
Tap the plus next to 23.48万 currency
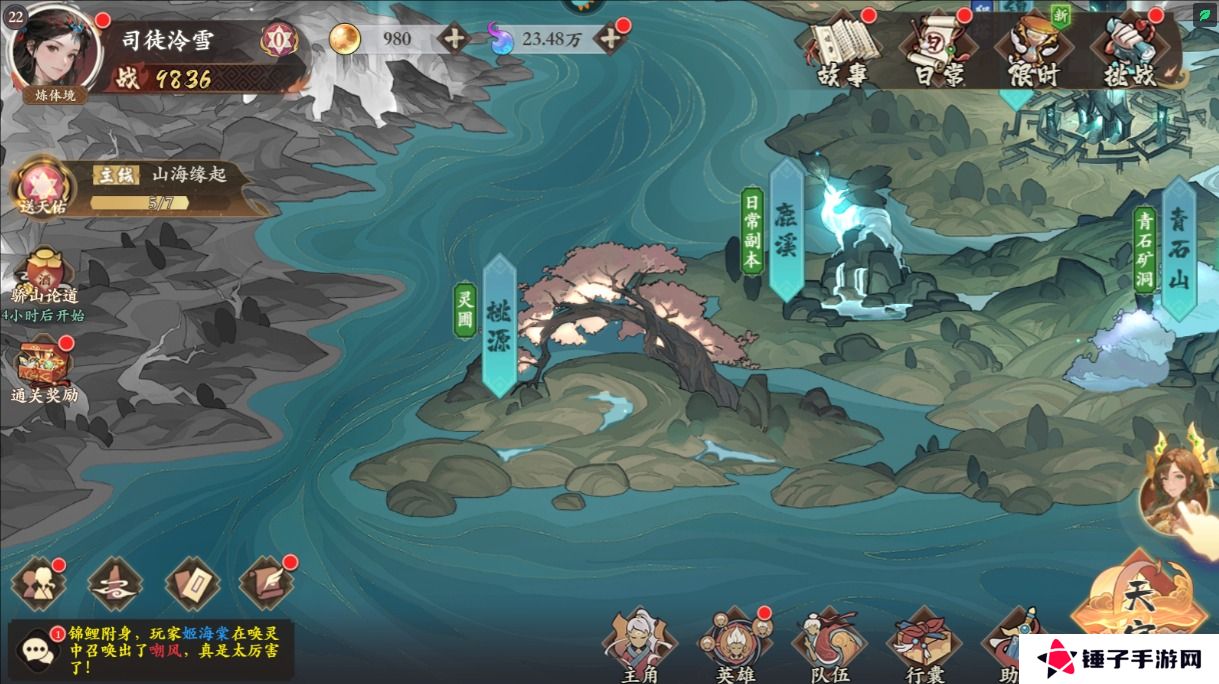[x=608, y=39]
